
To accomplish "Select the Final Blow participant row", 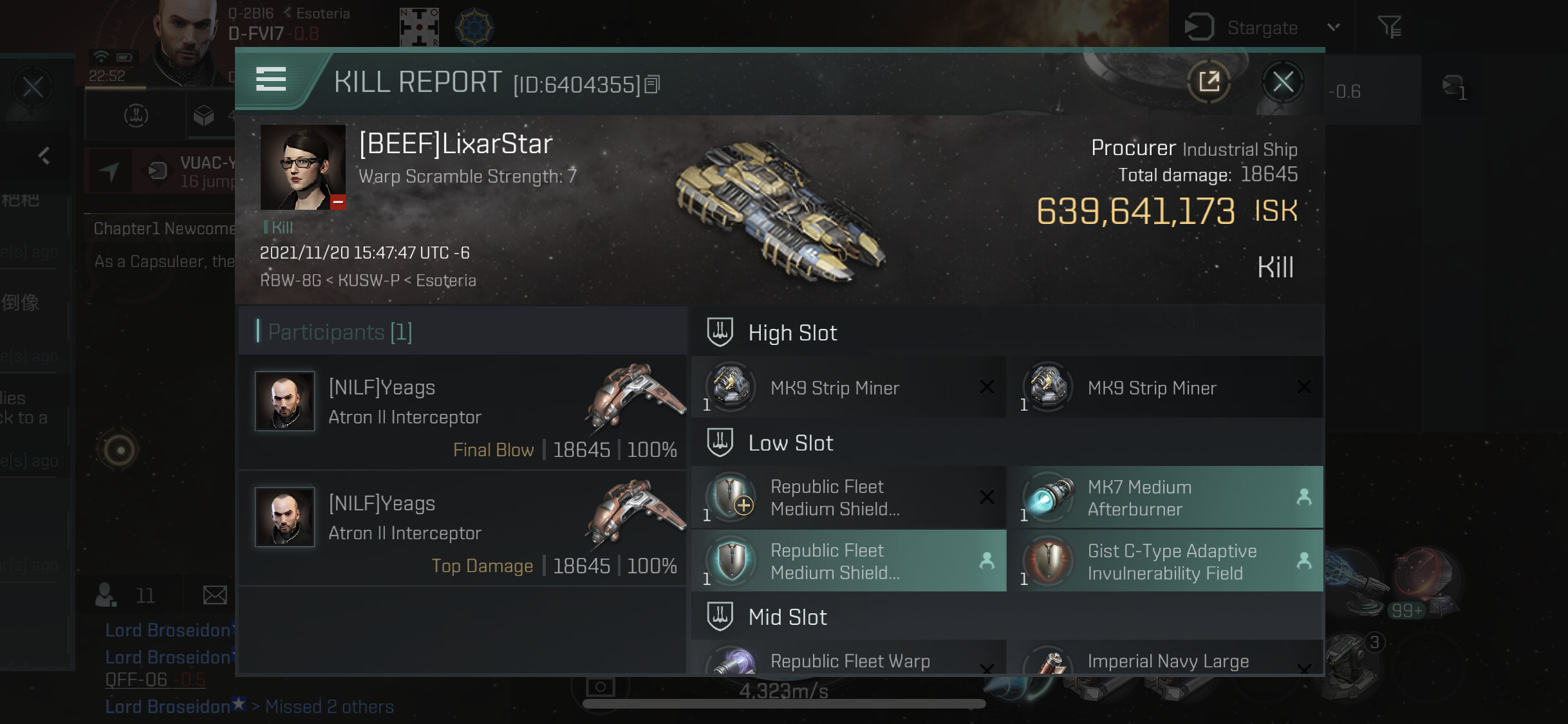I will 462,413.
